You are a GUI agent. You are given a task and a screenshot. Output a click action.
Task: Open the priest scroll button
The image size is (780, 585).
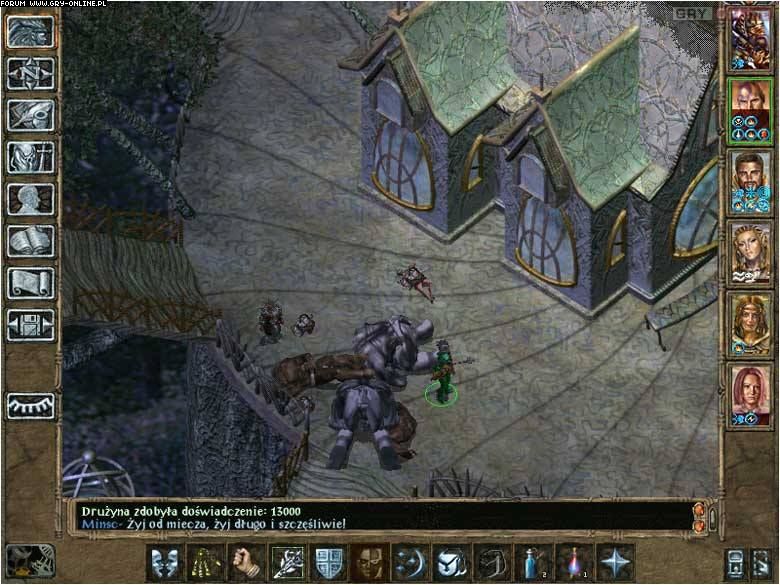[31, 283]
